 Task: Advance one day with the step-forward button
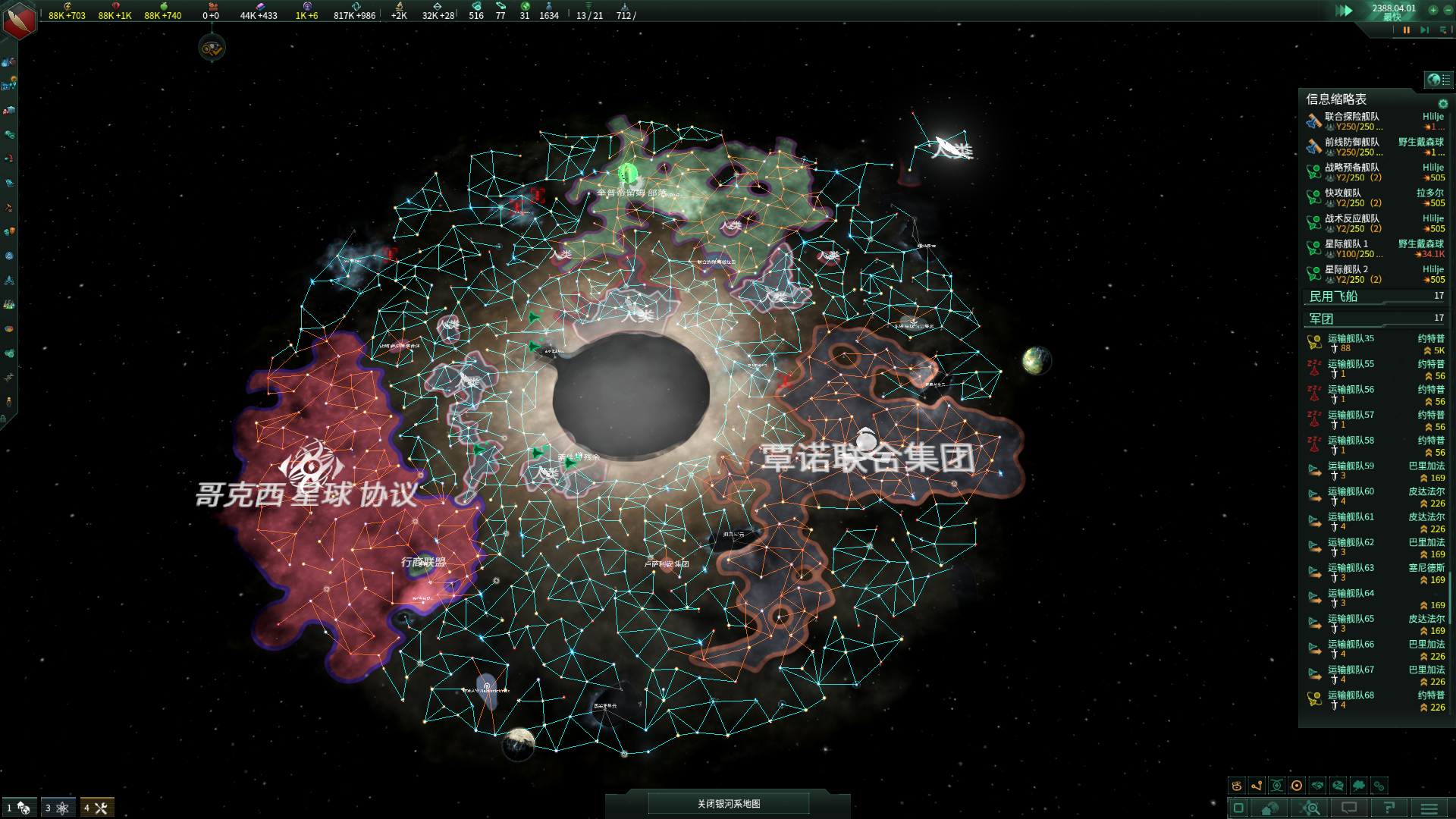pos(1424,30)
